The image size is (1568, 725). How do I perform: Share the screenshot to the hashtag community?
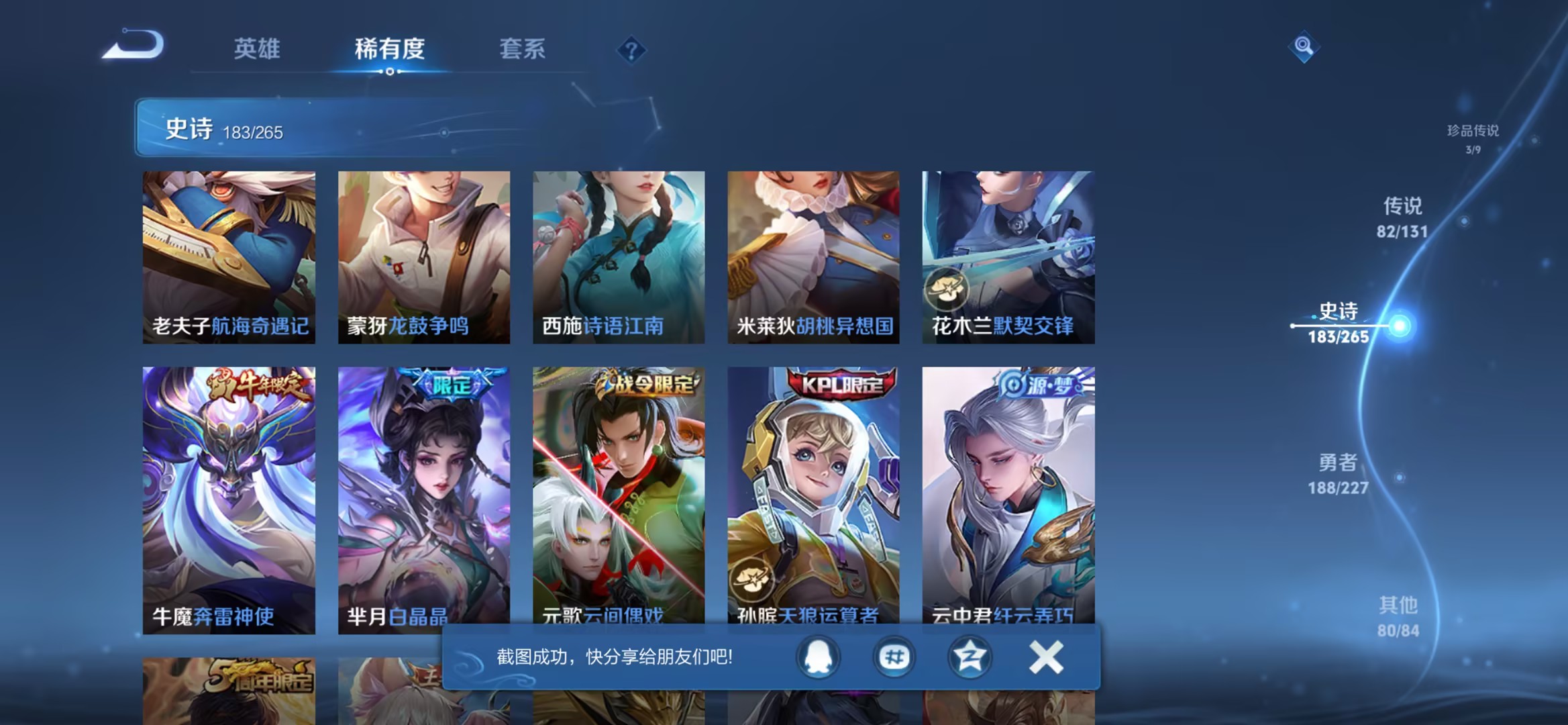893,657
